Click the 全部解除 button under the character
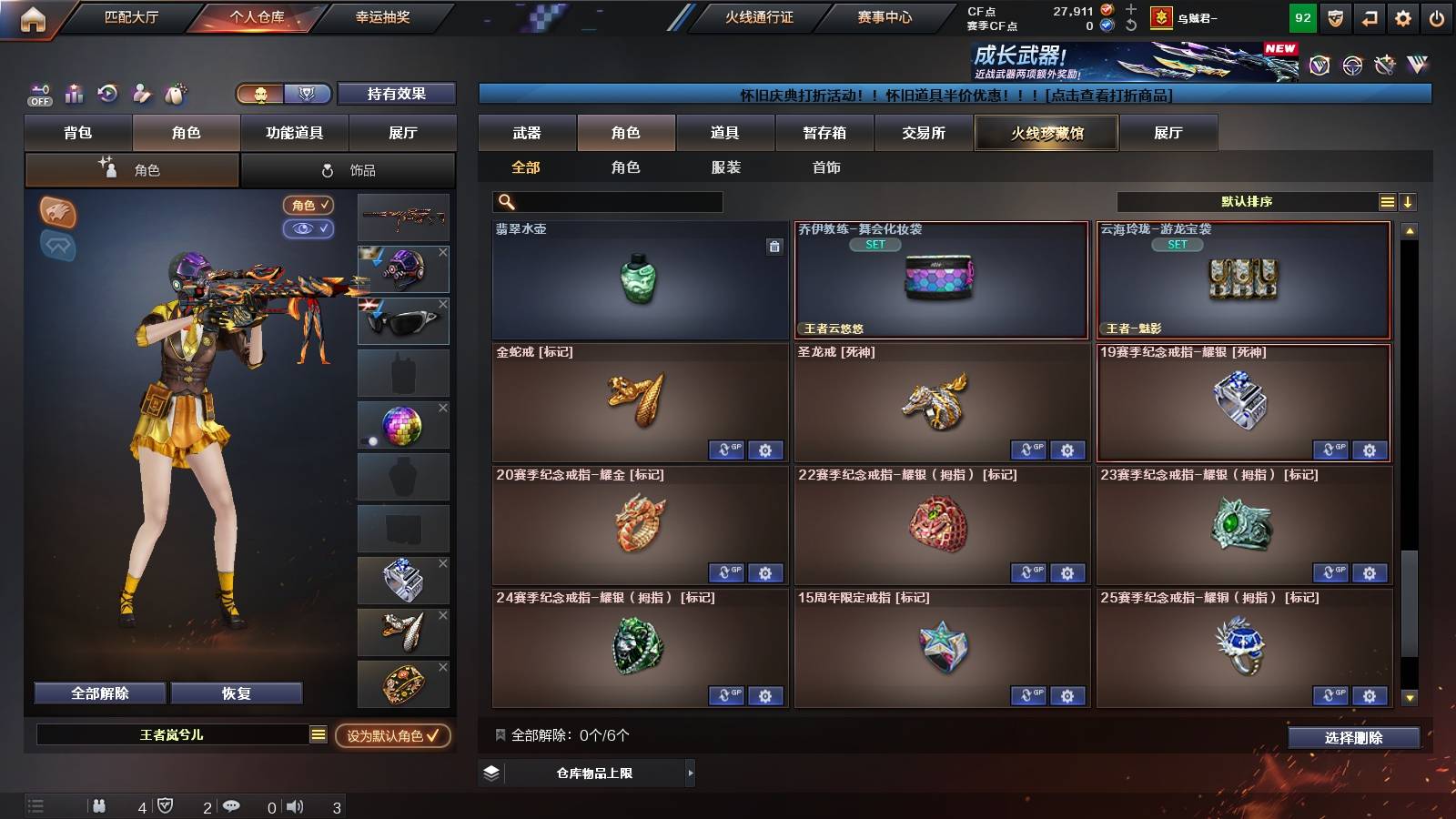This screenshot has width=1456, height=819. (98, 692)
